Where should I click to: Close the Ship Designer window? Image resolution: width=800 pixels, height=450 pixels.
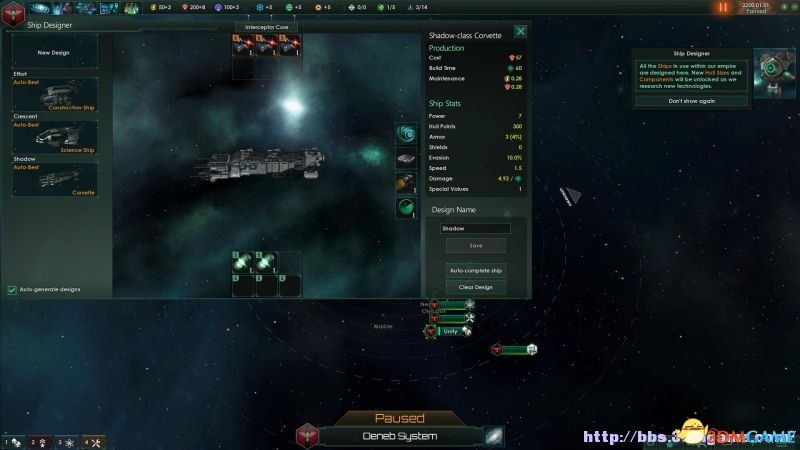coord(520,32)
